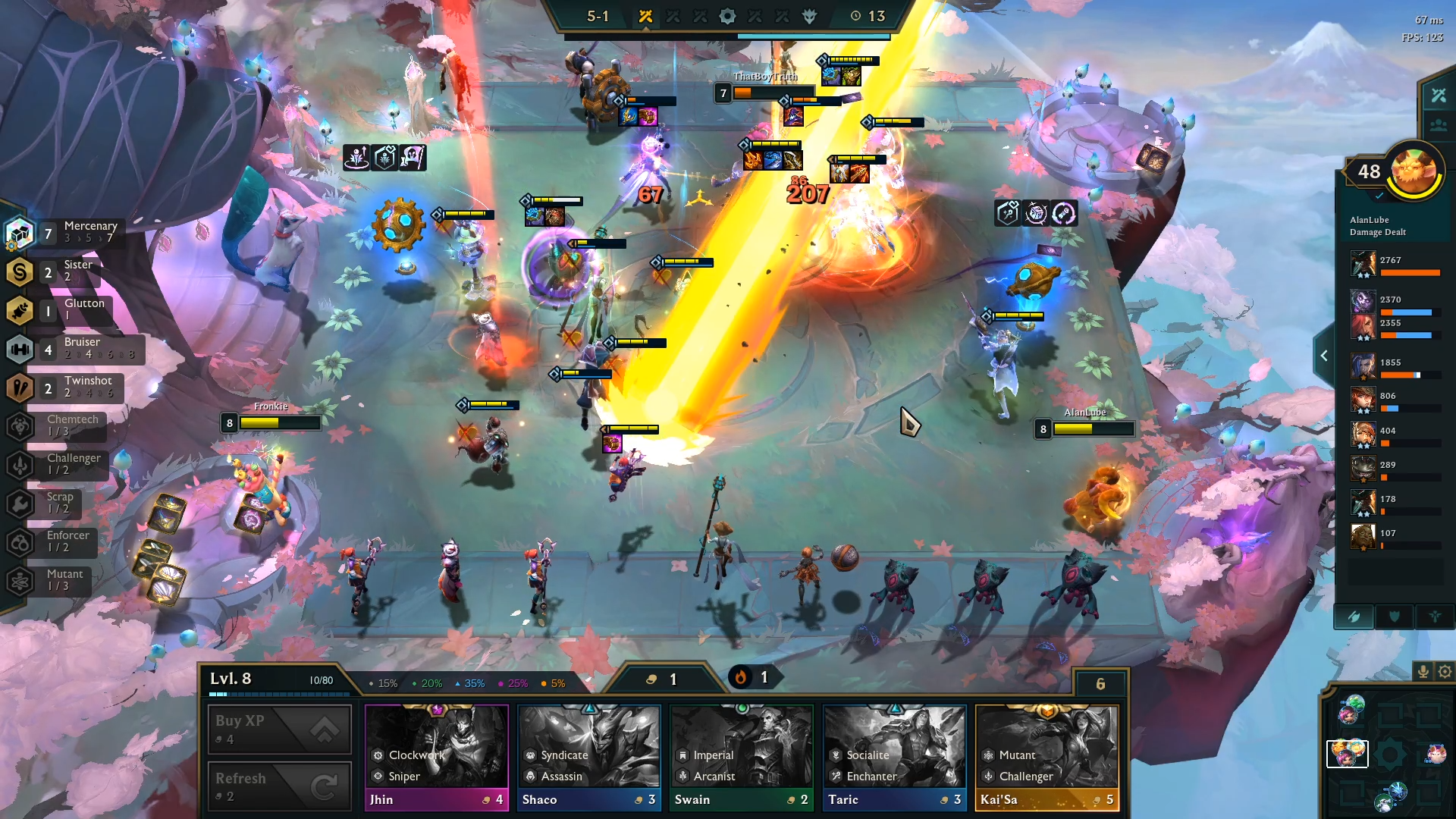
Task: Click Buy XP button
Action: [x=278, y=729]
